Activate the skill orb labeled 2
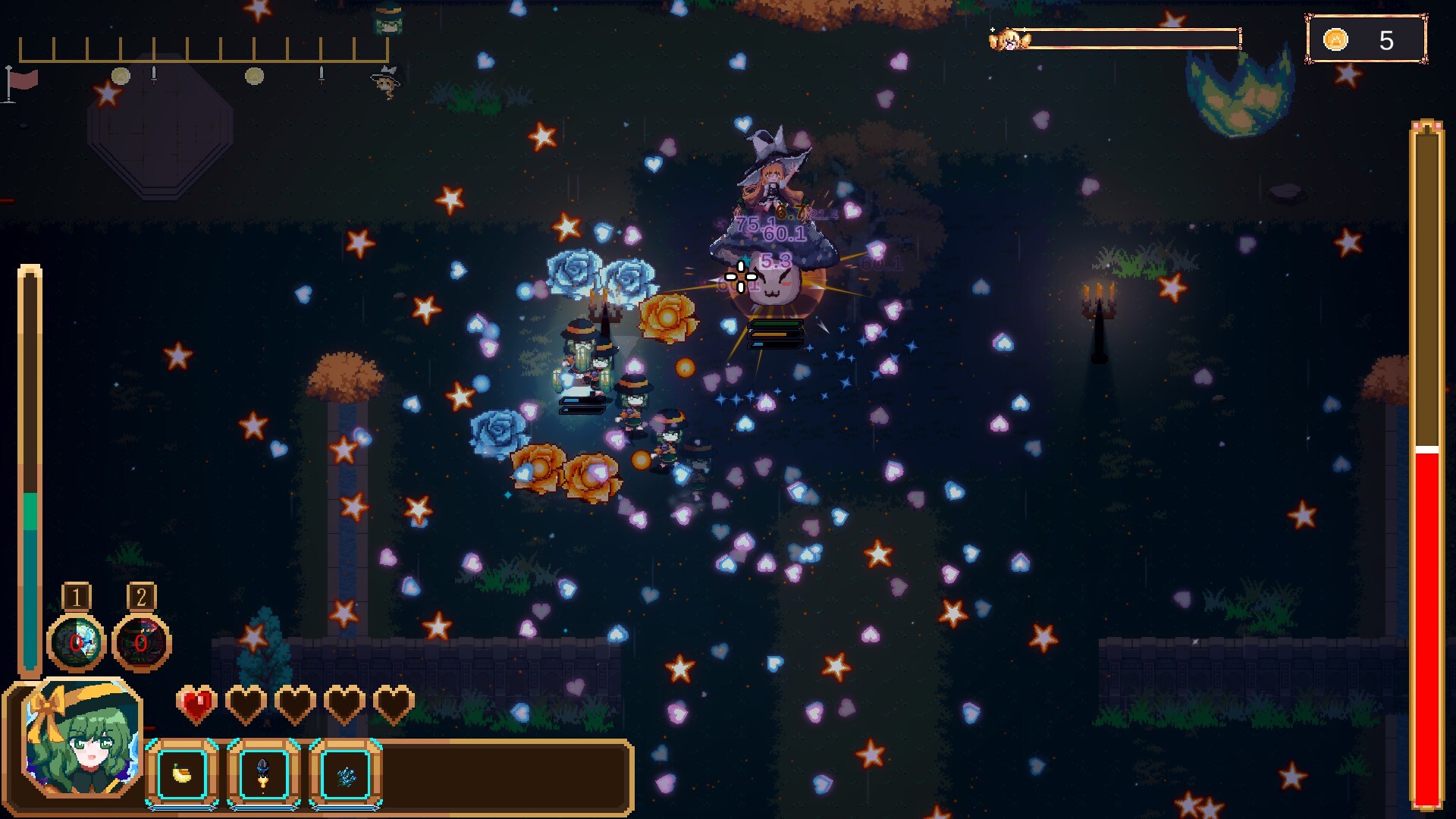Image resolution: width=1456 pixels, height=819 pixels. click(141, 643)
